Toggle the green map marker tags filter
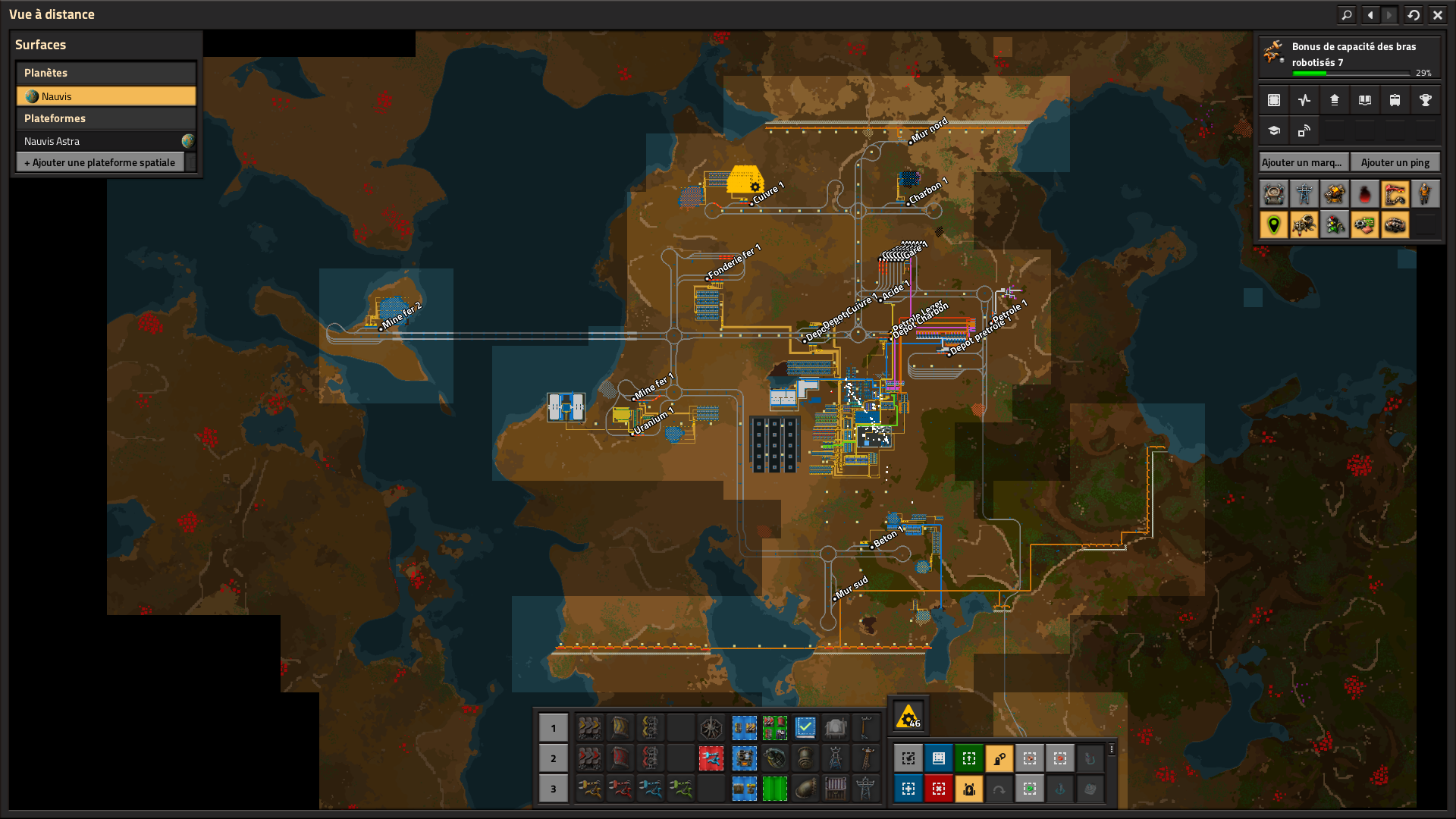Image resolution: width=1456 pixels, height=819 pixels. click(1274, 224)
